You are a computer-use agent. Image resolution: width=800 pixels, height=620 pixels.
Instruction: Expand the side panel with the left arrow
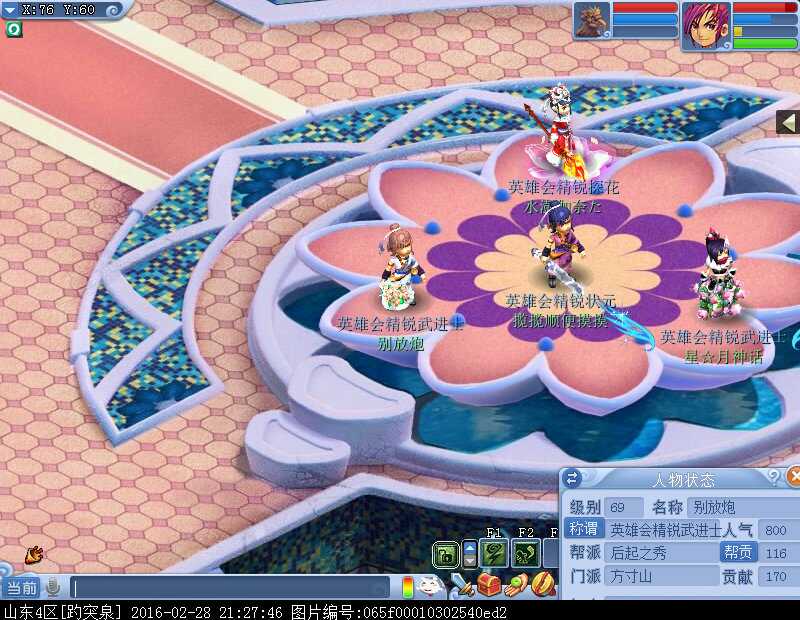tap(788, 122)
